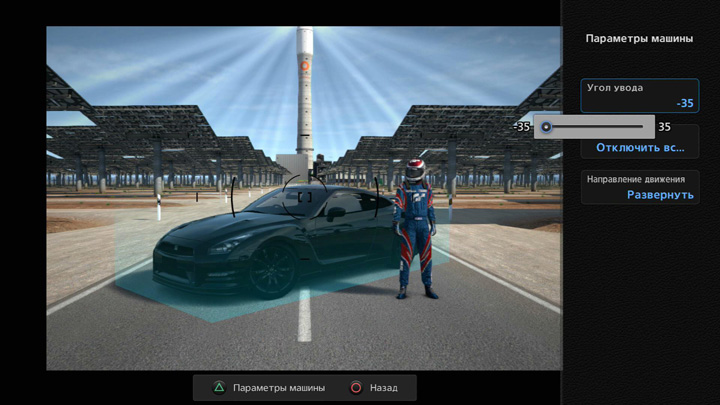Select the Угол увода setting row
The height and width of the screenshot is (405, 720).
(x=639, y=95)
